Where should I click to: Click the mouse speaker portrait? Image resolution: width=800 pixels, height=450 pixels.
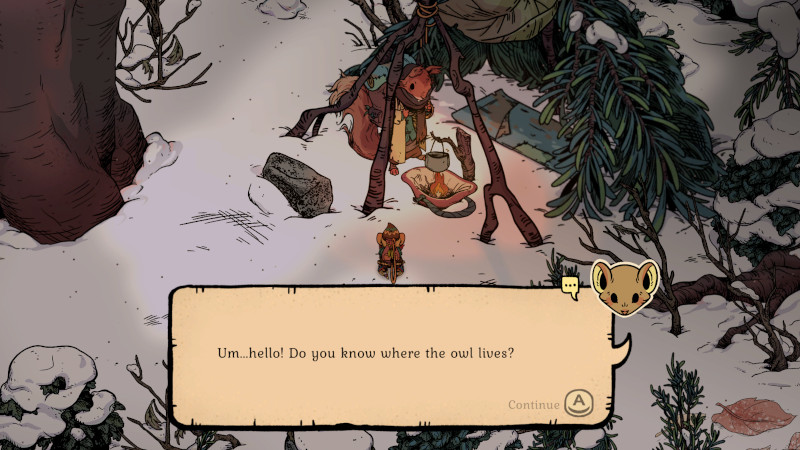pos(624,288)
